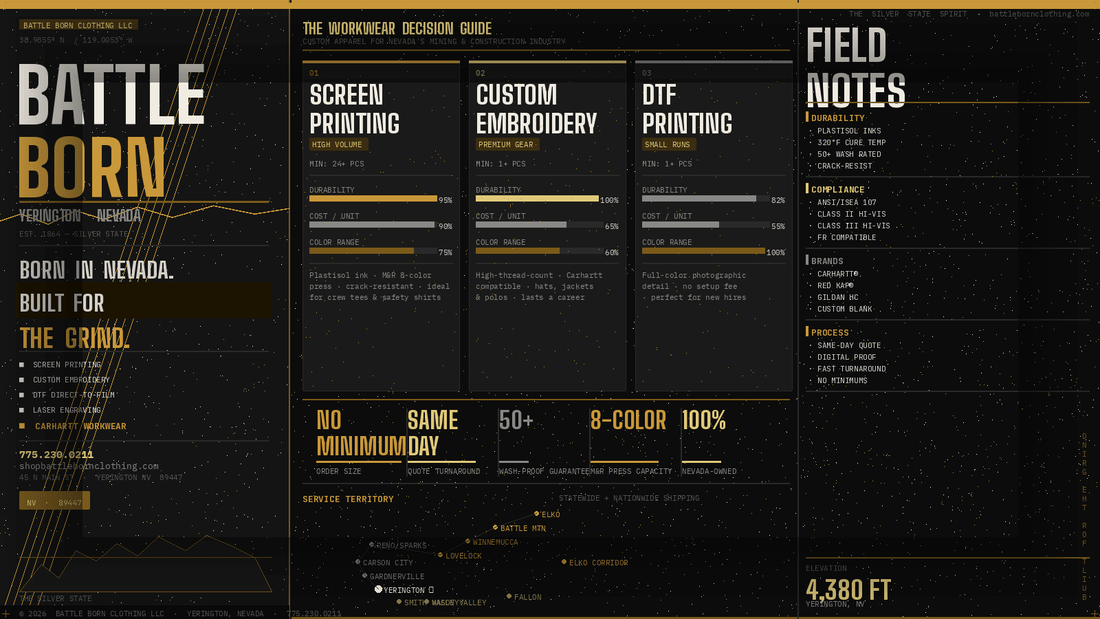The image size is (1100, 619).
Task: Select the Screen Printing option card
Action: [x=381, y=225]
